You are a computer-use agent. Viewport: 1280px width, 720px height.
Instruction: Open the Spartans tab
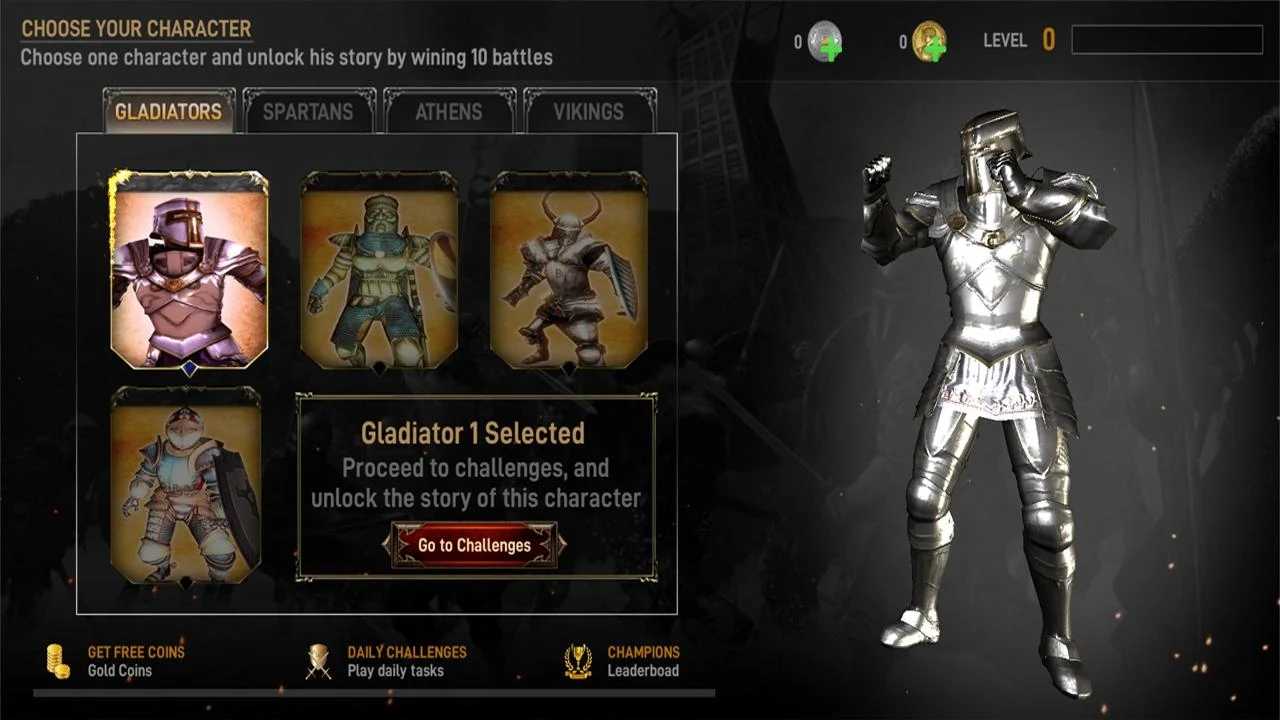pyautogui.click(x=308, y=111)
